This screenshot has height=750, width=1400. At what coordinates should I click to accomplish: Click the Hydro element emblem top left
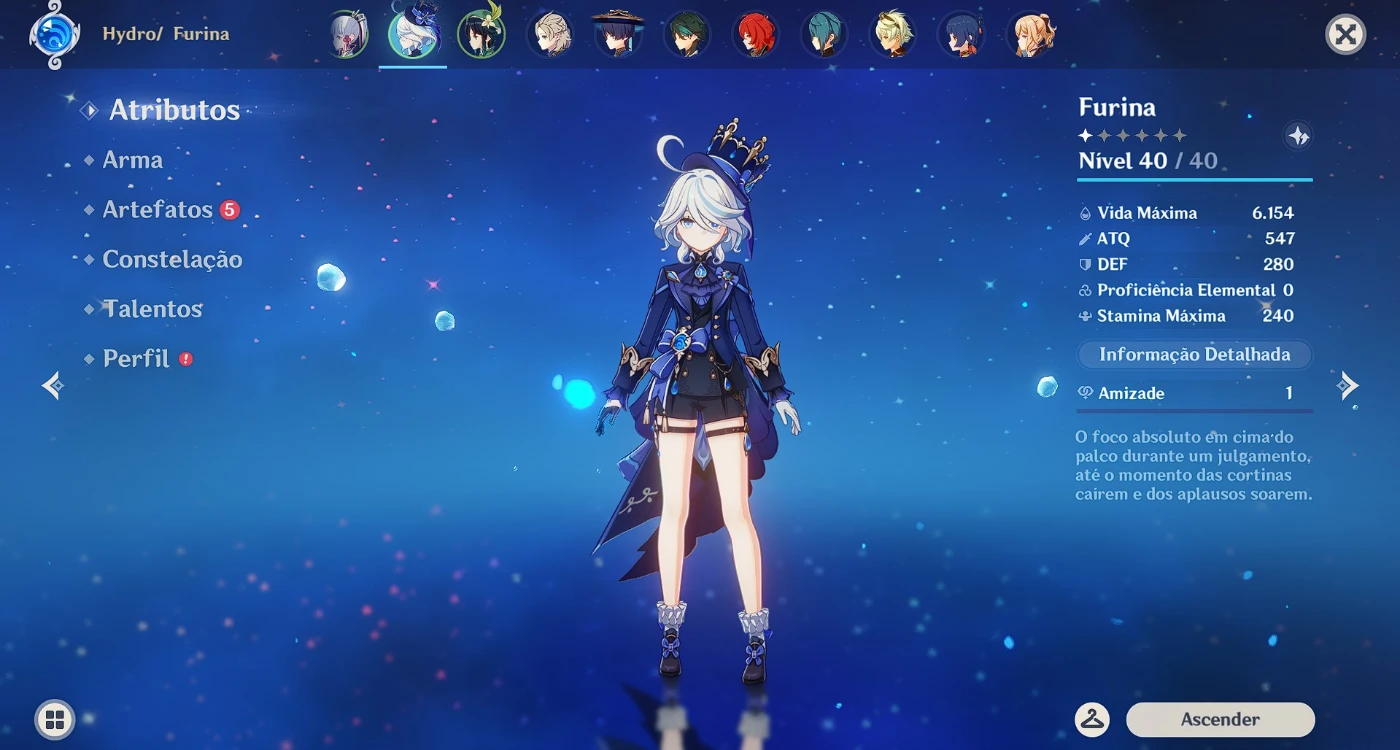(x=56, y=33)
